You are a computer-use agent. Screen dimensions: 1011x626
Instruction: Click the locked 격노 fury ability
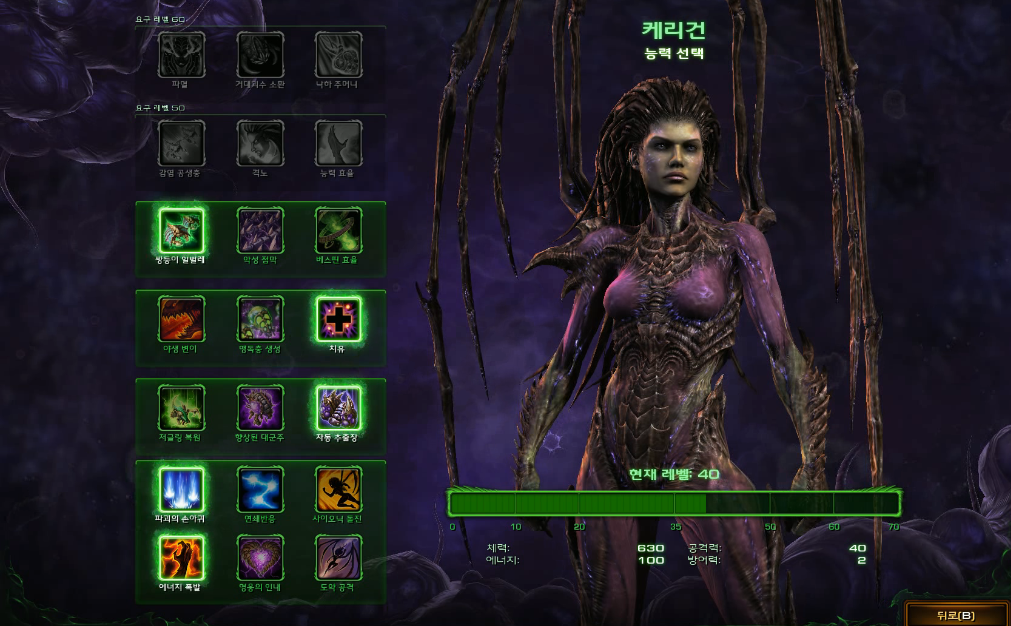[260, 143]
